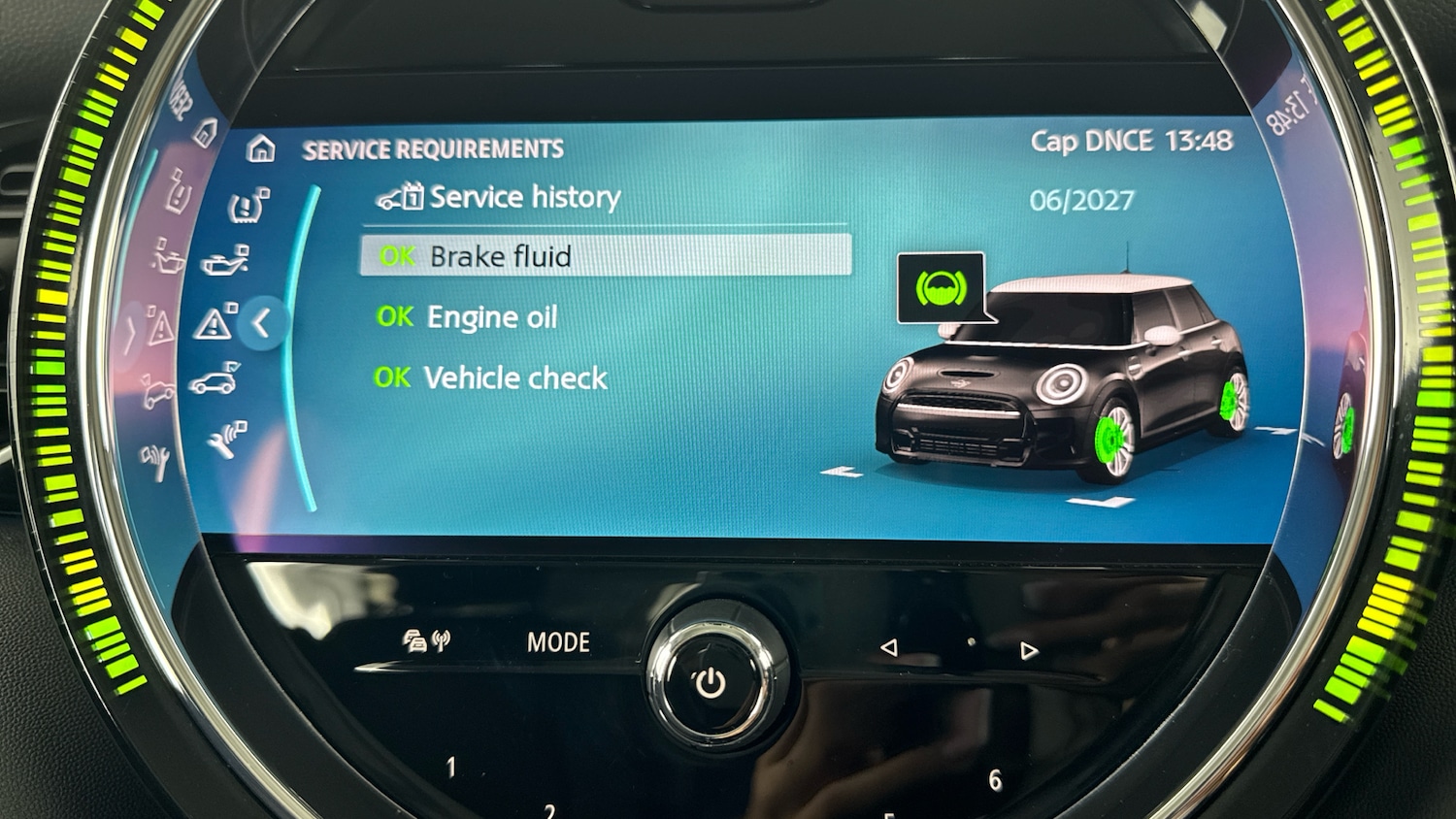Image resolution: width=1456 pixels, height=819 pixels.
Task: Open the vehicle status icon
Action: (x=214, y=383)
